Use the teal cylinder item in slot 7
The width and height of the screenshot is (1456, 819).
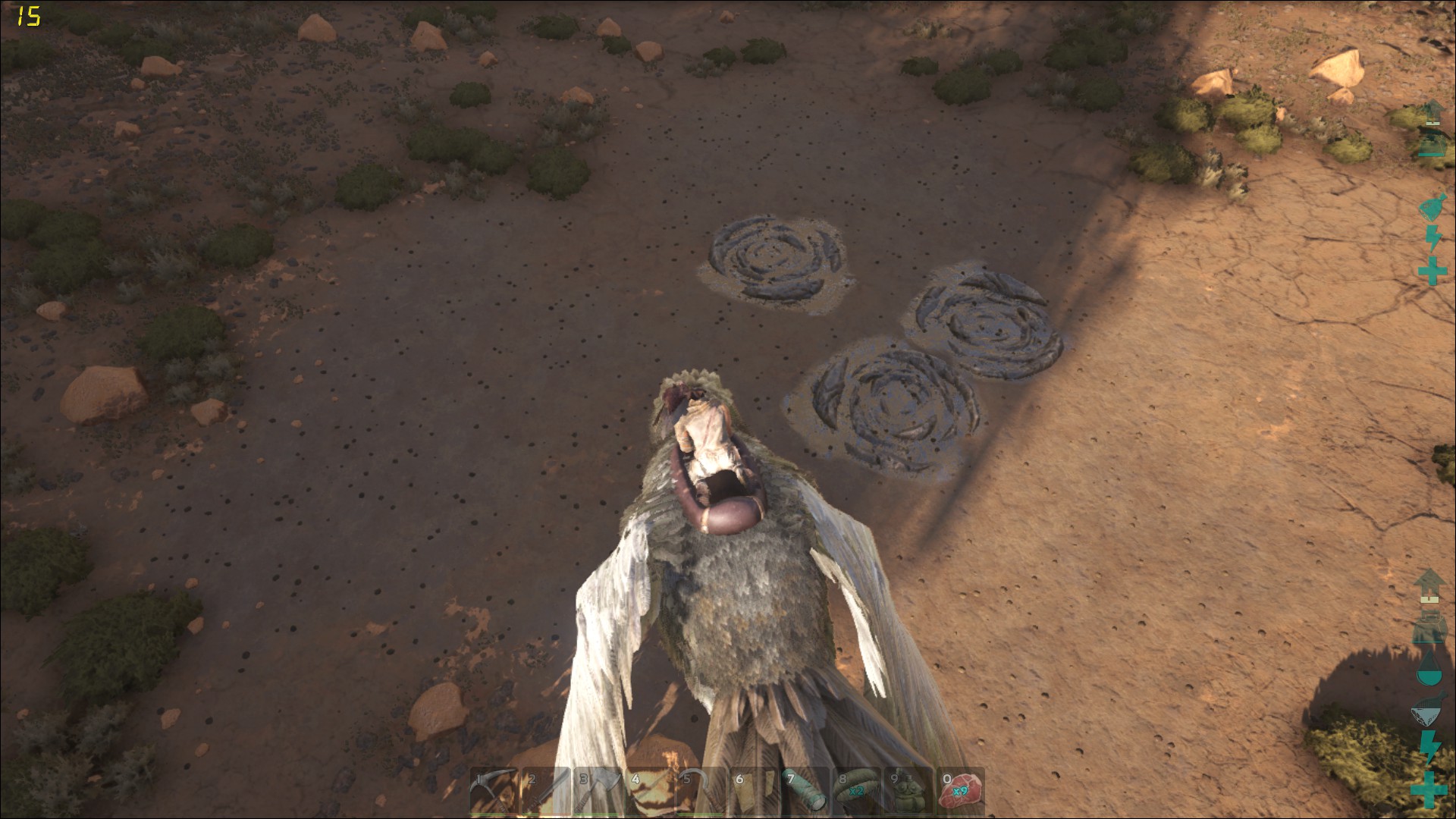(805, 792)
